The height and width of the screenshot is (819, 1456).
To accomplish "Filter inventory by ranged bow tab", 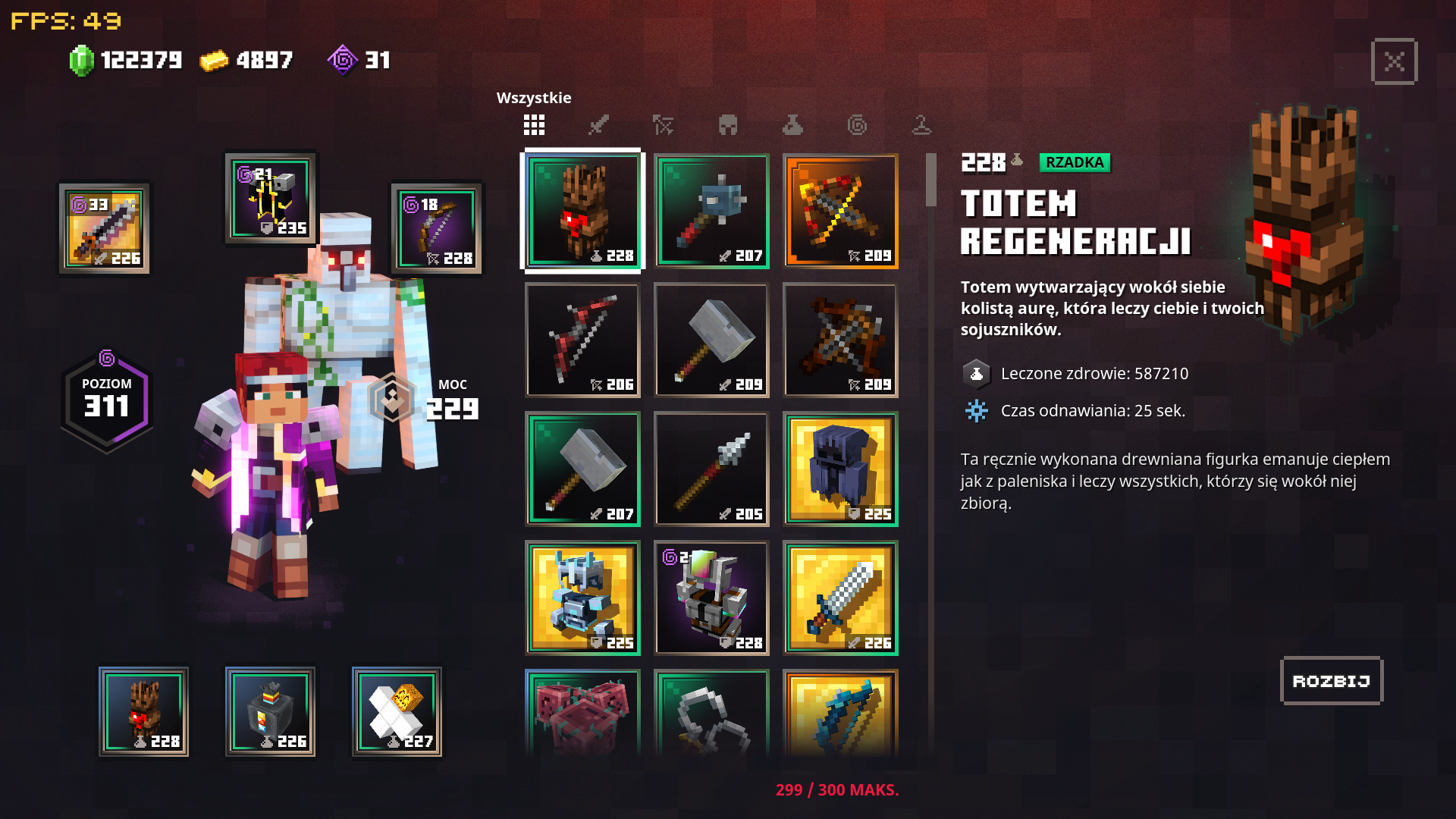I will pos(663,125).
